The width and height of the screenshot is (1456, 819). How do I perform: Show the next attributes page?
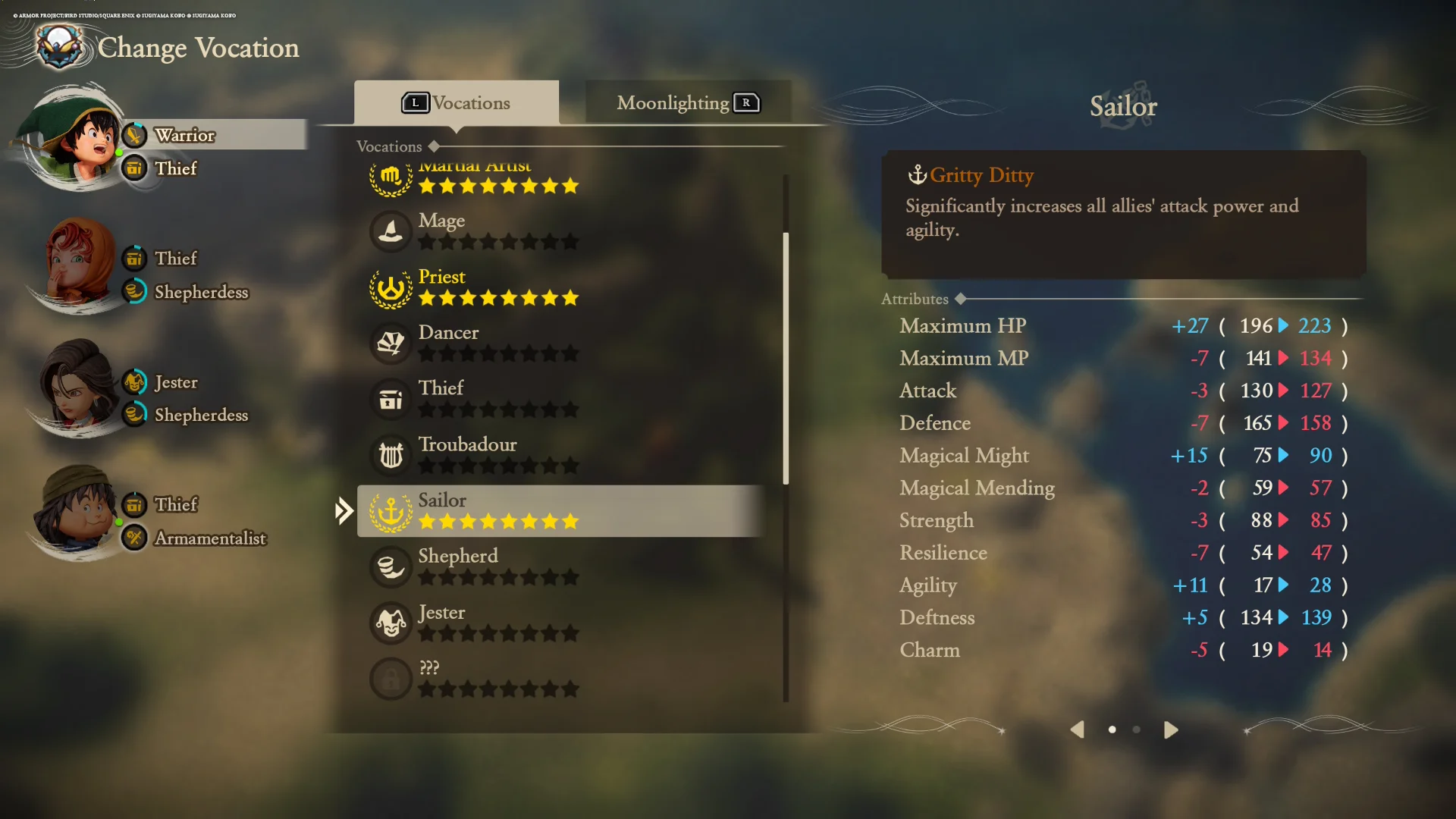(1171, 730)
